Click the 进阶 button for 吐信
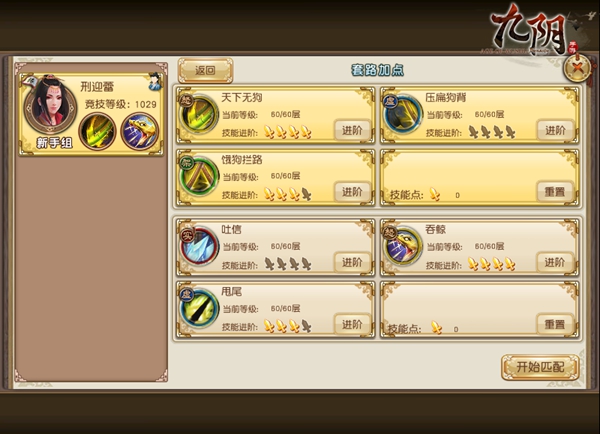Image resolution: width=600 pixels, height=434 pixels. pos(352,262)
